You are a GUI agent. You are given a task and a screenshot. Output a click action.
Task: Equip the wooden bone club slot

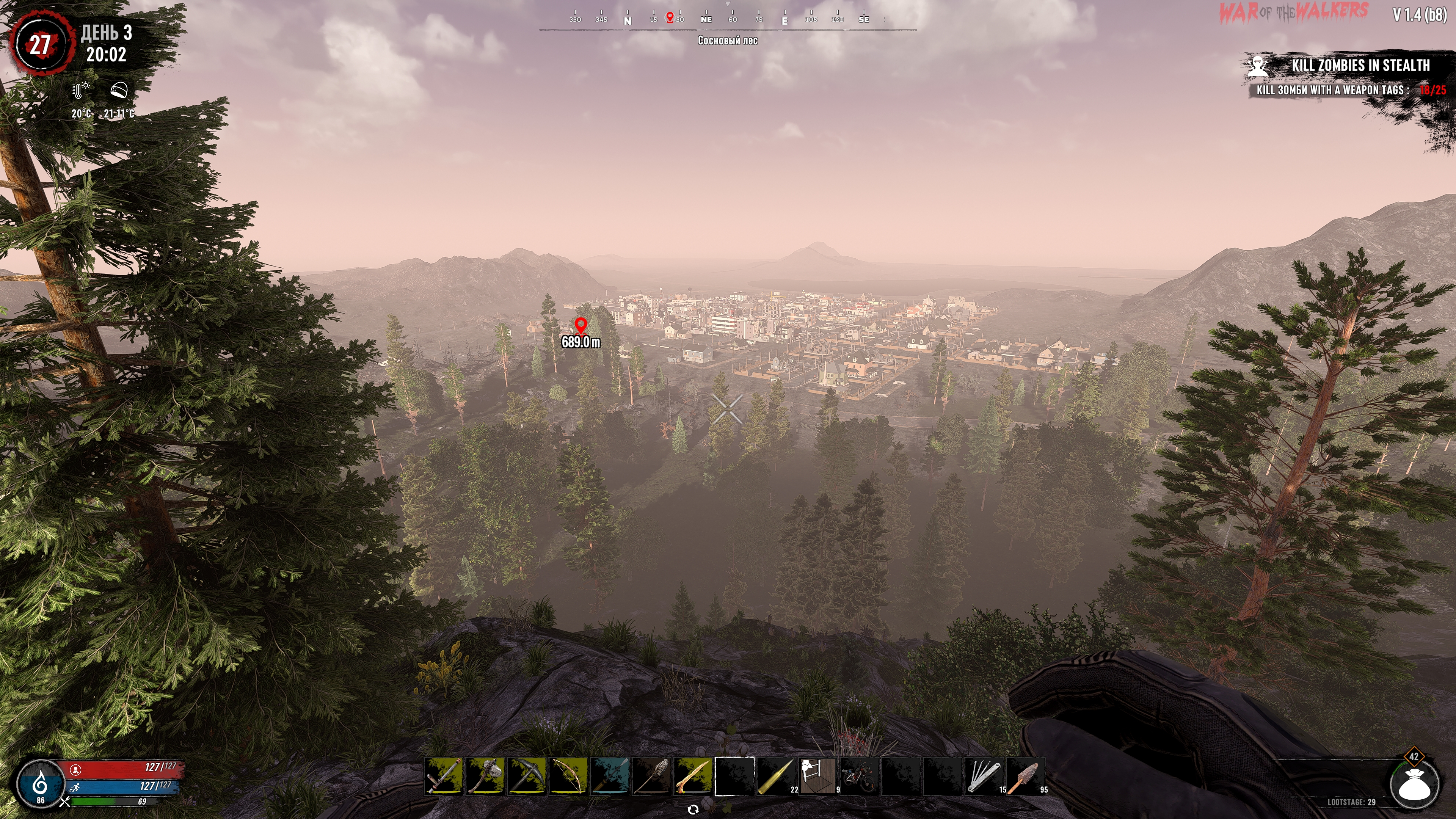tap(693, 776)
